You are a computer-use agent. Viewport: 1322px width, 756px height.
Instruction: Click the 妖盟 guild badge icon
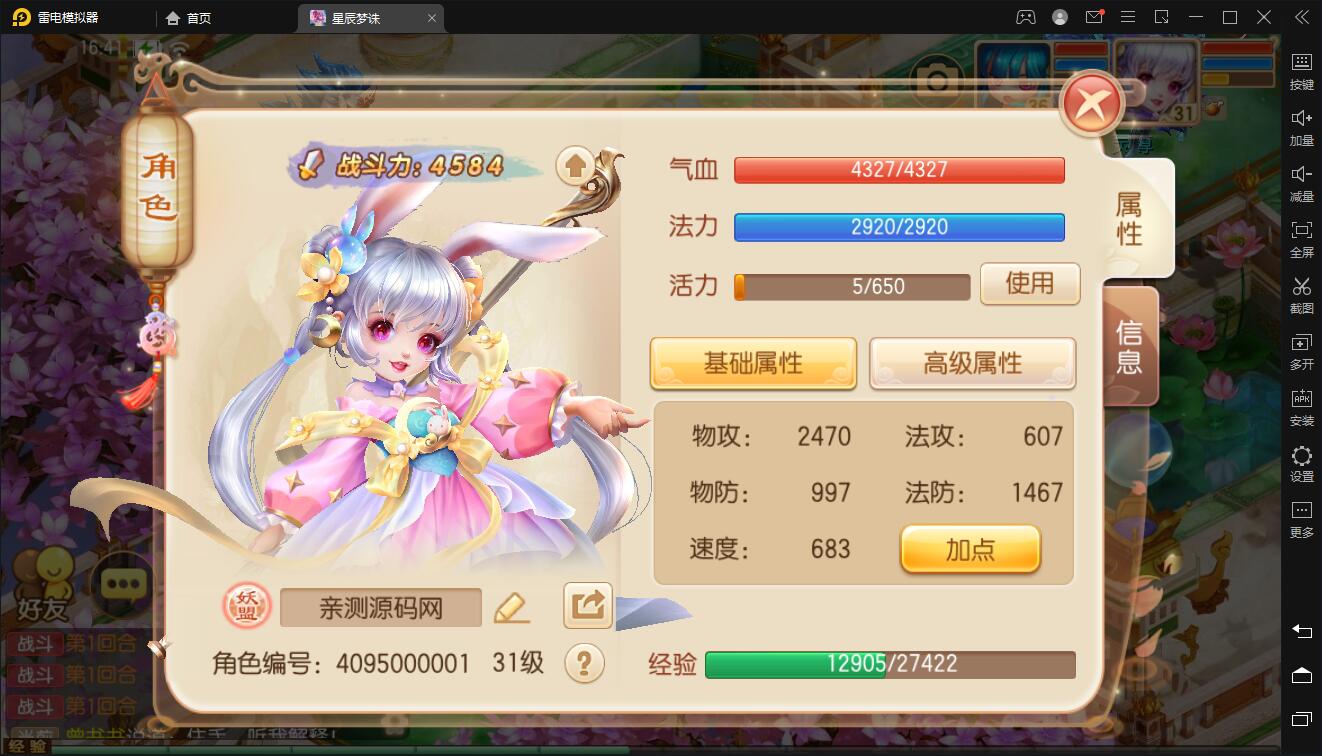[246, 607]
